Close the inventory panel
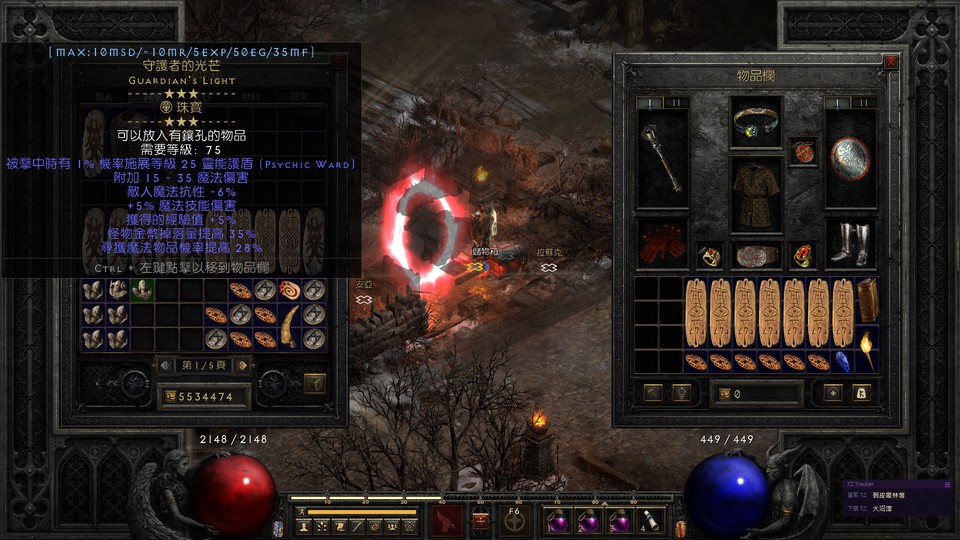The height and width of the screenshot is (540, 960). (x=891, y=62)
